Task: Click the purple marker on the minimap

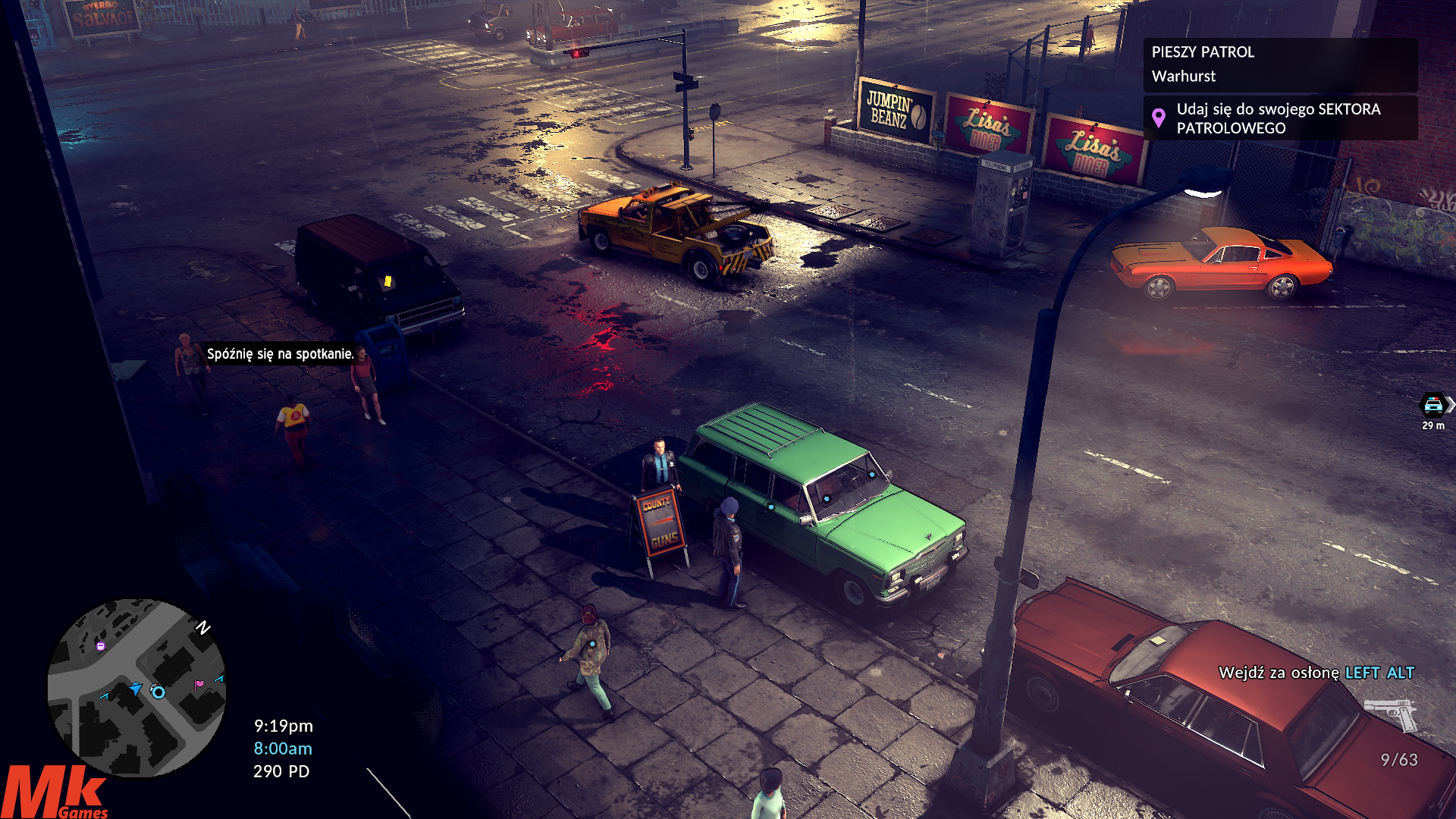Action: 101,646
